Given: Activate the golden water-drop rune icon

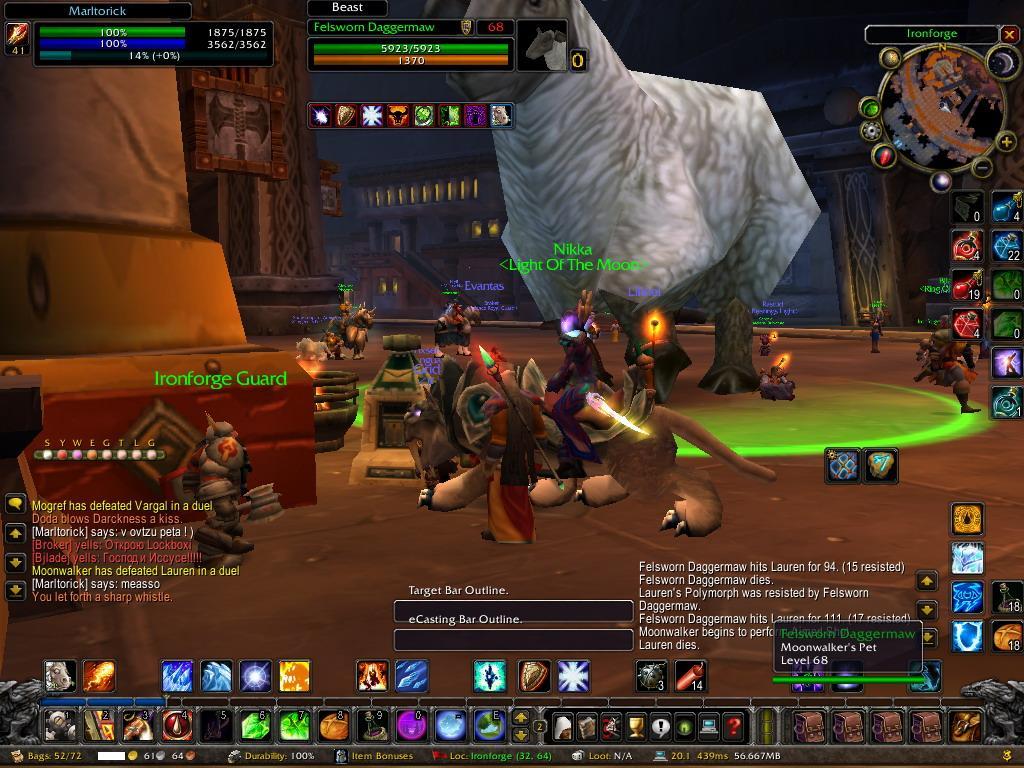Looking at the screenshot, I should click(967, 519).
